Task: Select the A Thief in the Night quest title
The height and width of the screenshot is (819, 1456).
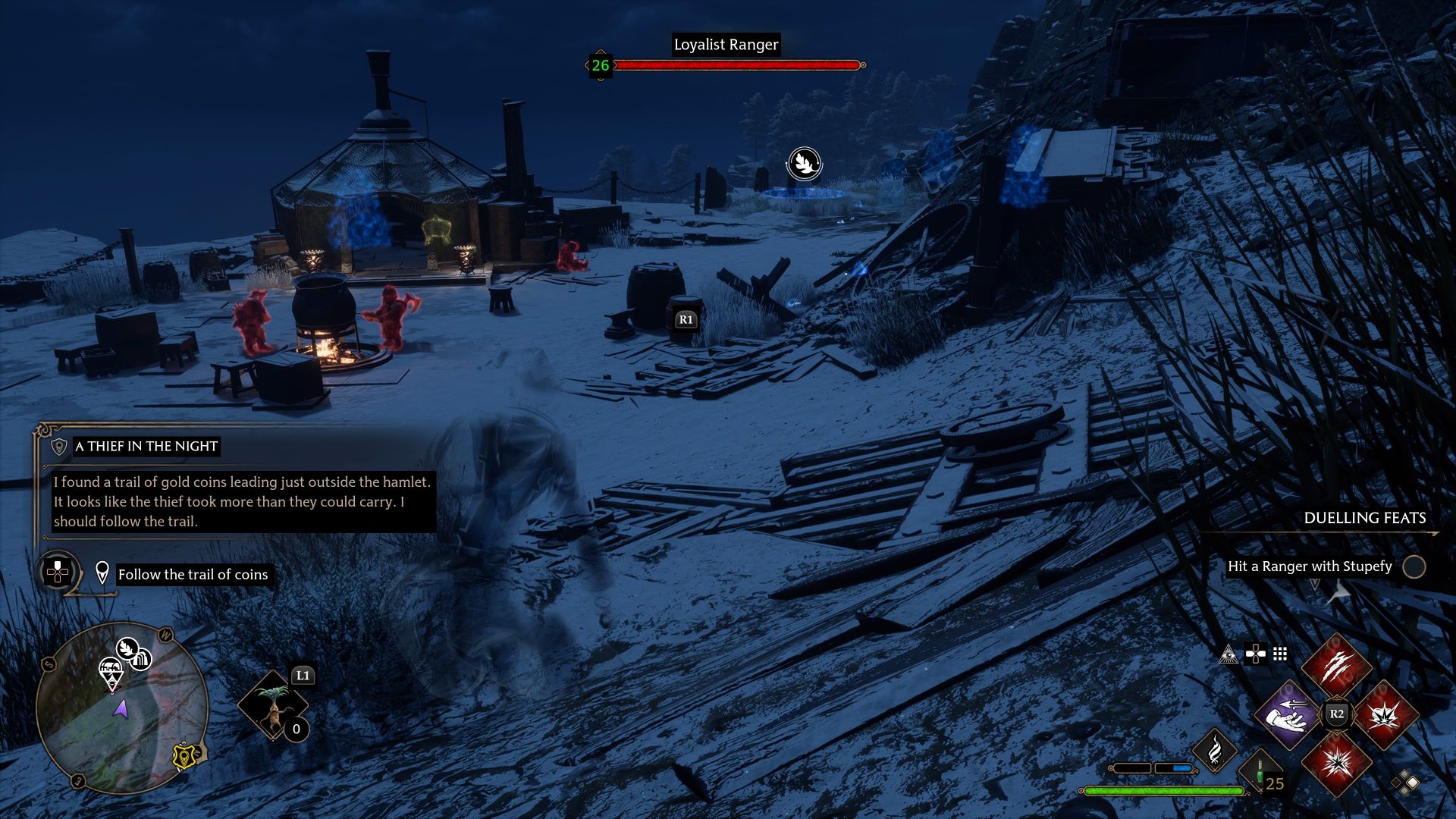Action: click(x=145, y=447)
